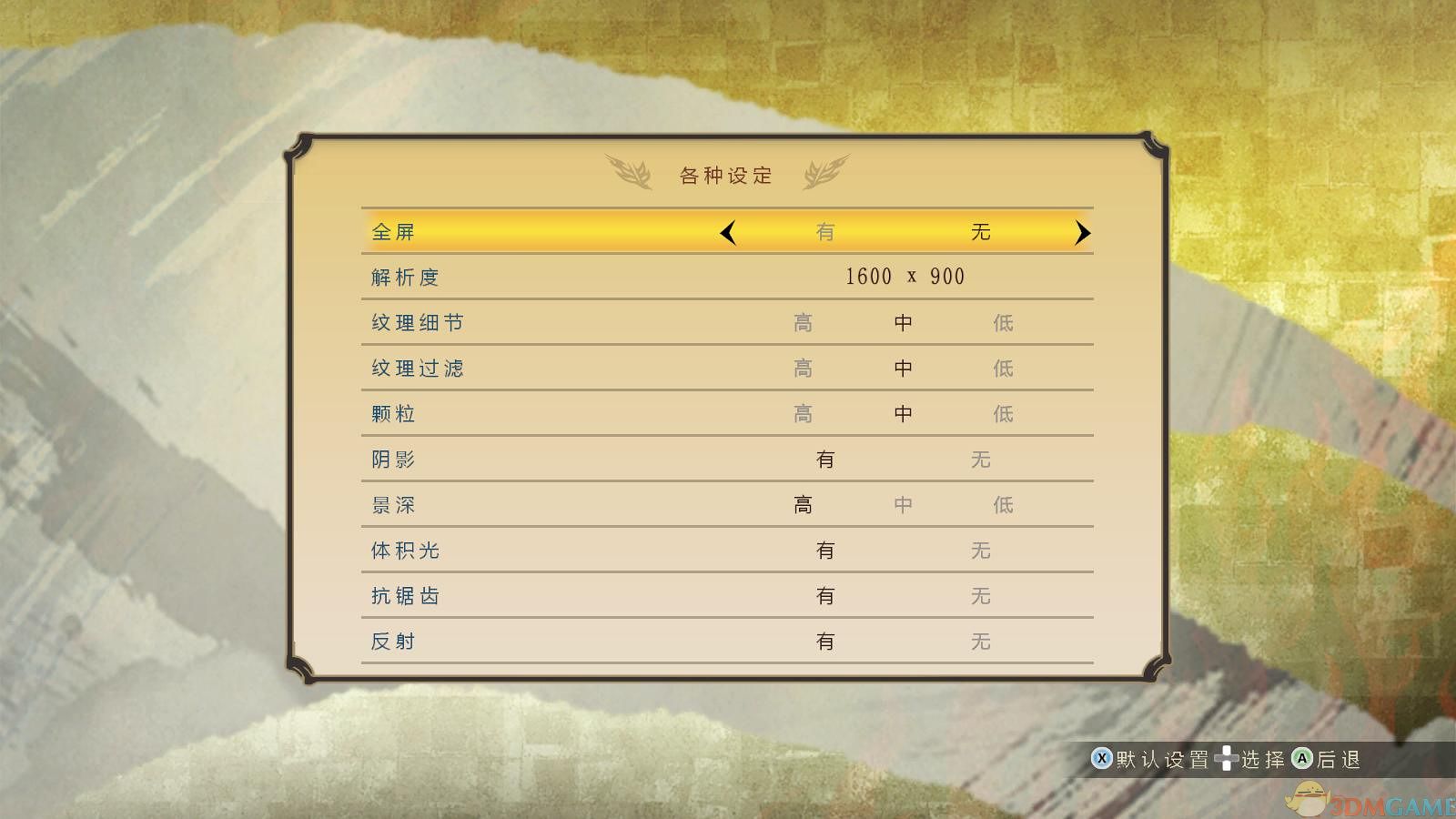
Task: Enable 阴影 by selecting 有
Action: point(825,459)
